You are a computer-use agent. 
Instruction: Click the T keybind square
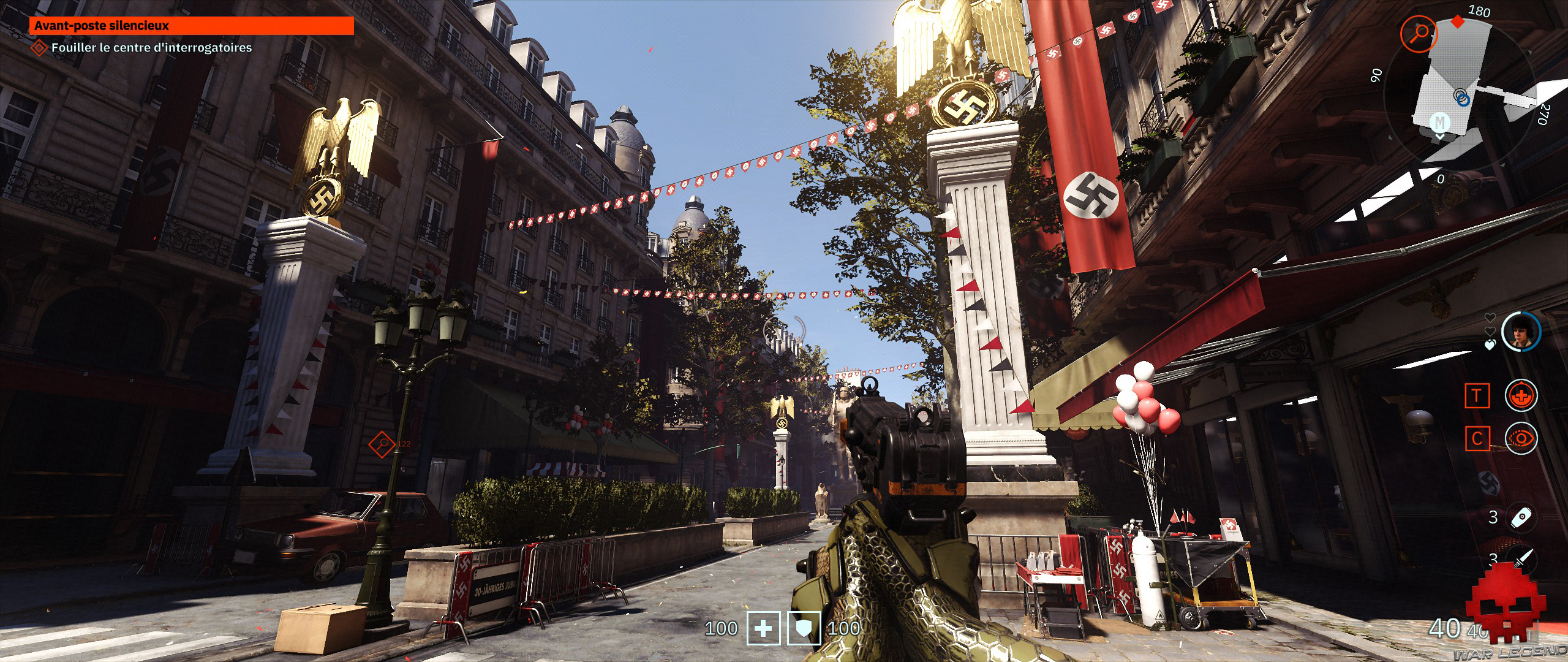1477,394
